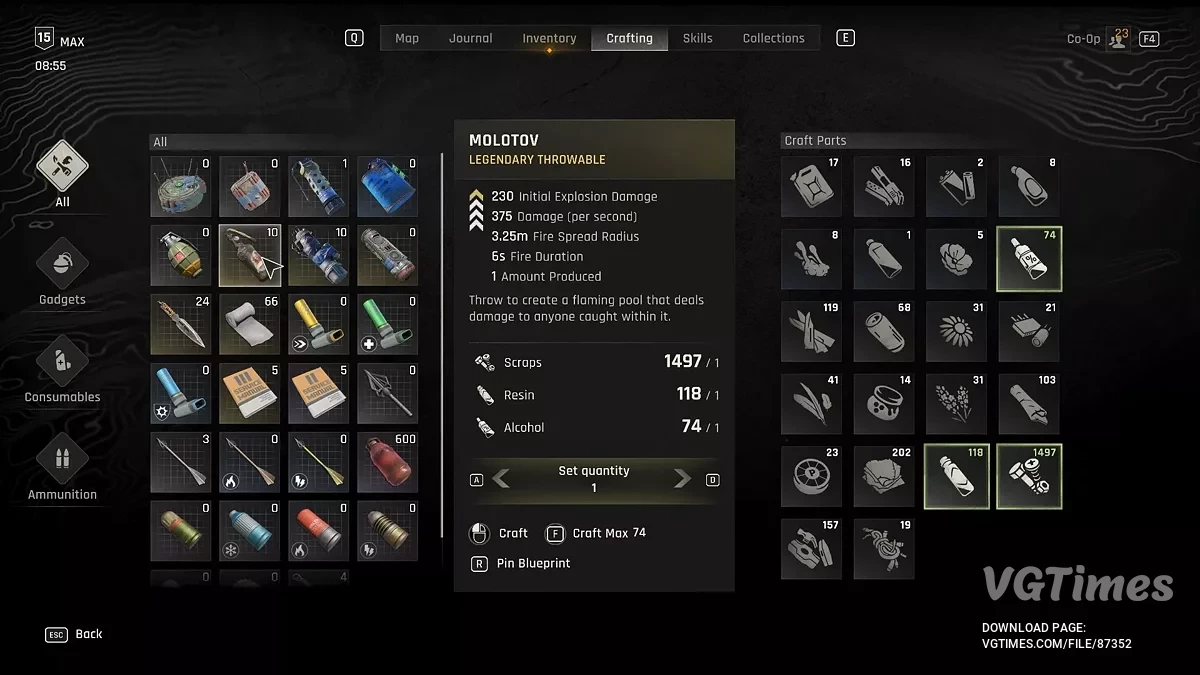
Task: Select the Molotov blueprint slot
Action: (x=250, y=255)
